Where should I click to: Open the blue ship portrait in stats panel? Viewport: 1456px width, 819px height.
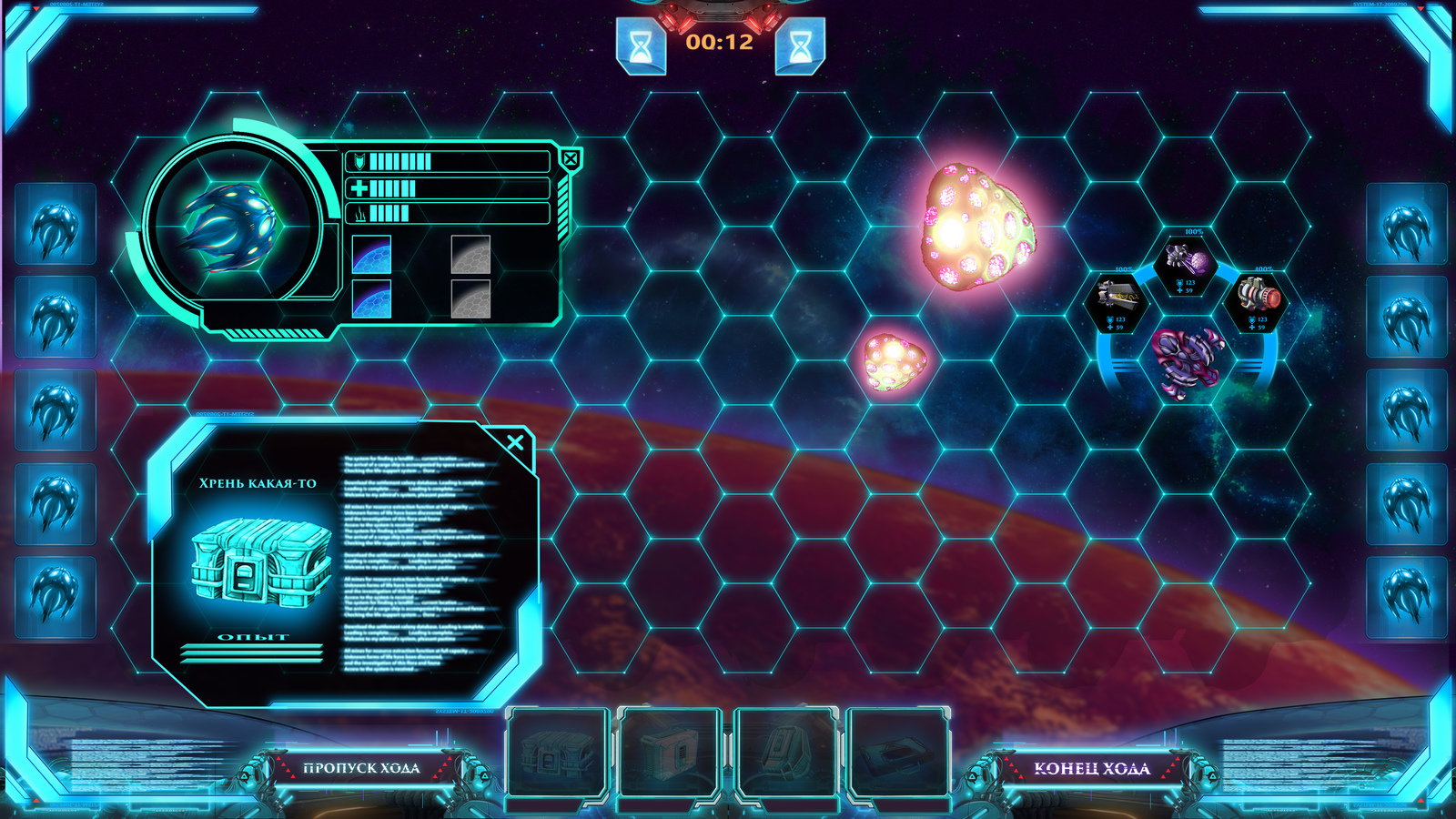click(x=230, y=225)
